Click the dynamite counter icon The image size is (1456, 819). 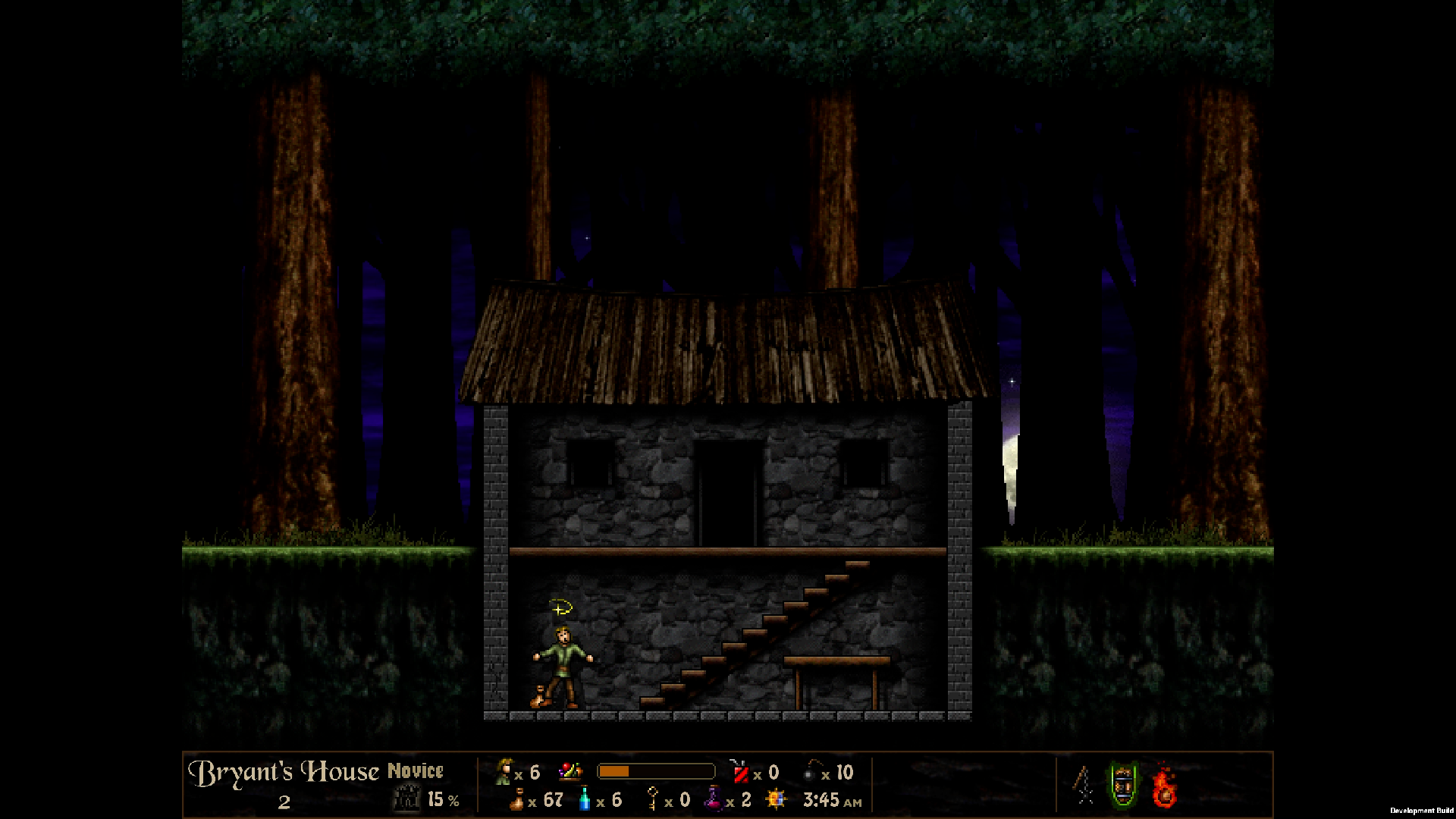point(742,772)
